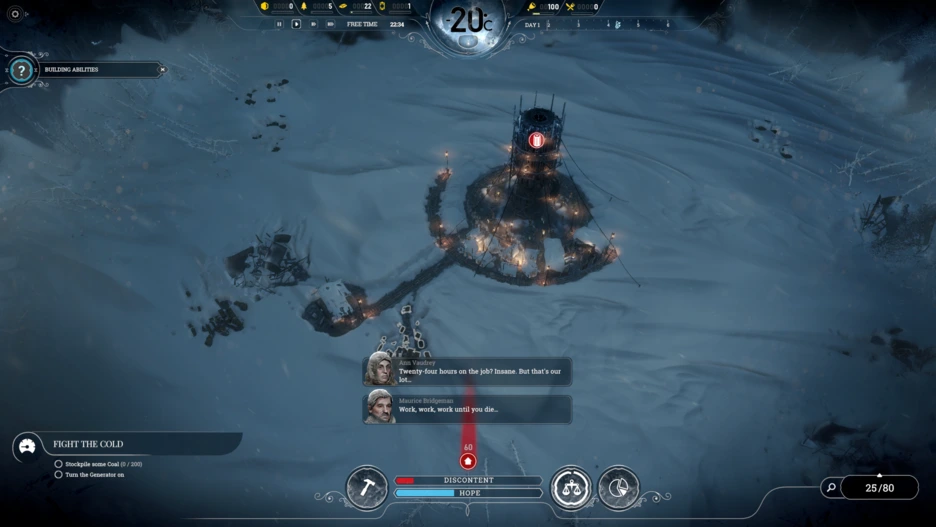
Task: Open Ann Vaudrey's comment message
Action: point(468,371)
